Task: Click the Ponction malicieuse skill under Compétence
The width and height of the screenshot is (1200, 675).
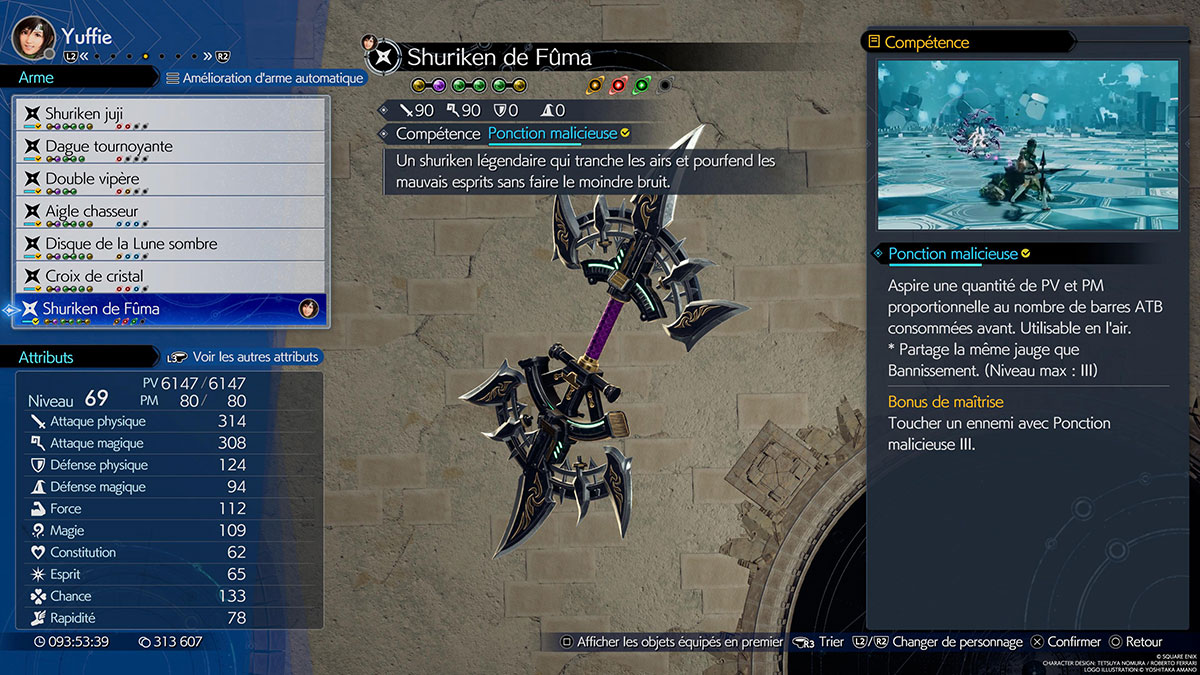Action: pos(552,133)
